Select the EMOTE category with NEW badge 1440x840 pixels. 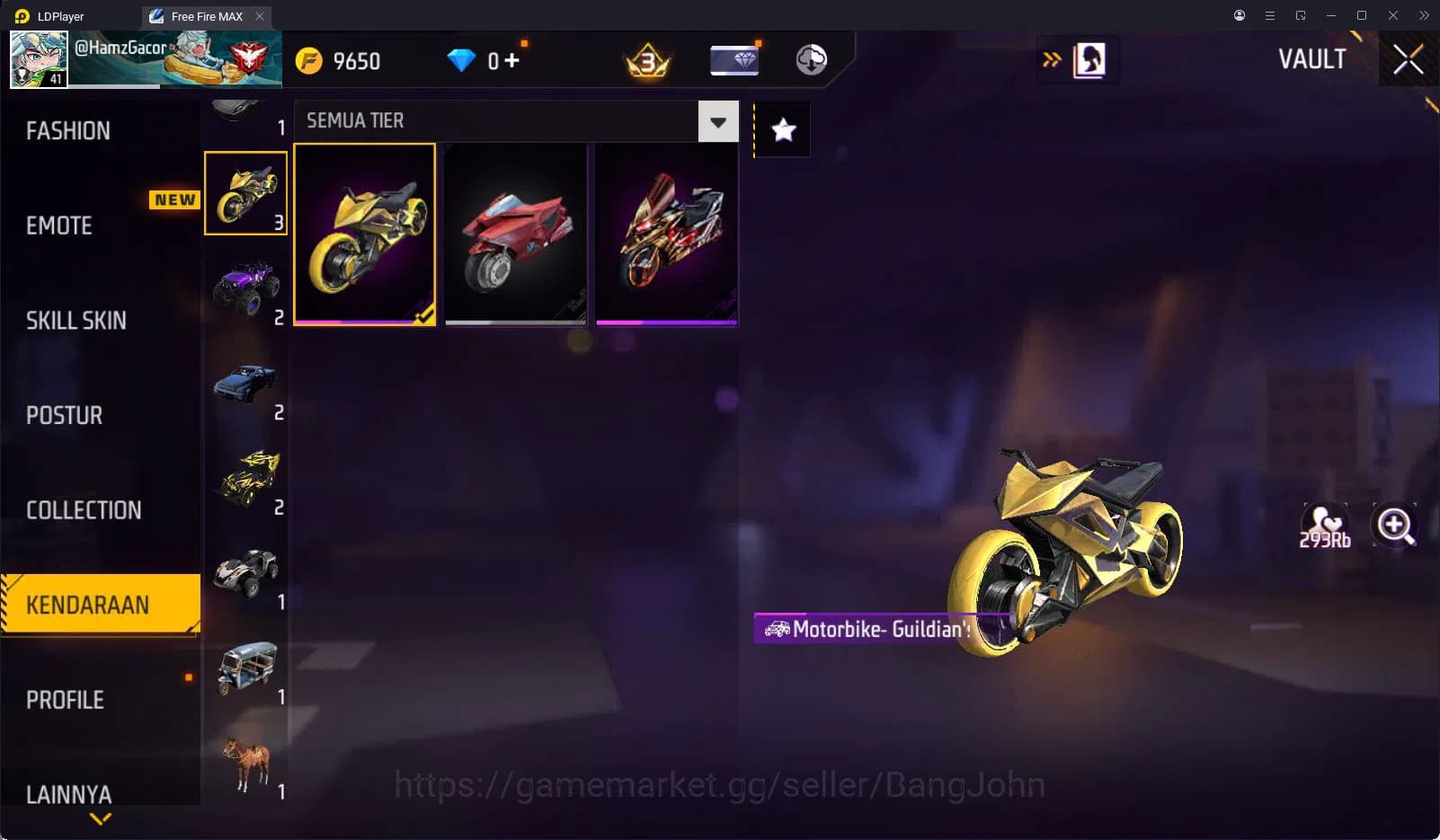click(x=57, y=225)
